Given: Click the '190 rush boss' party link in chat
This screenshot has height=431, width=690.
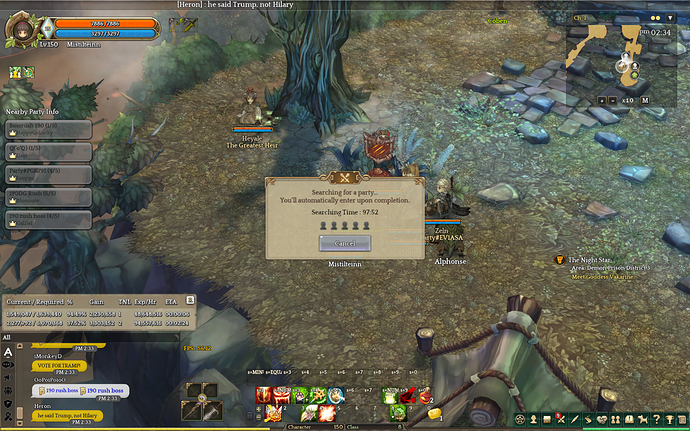Looking at the screenshot, I should pyautogui.click(x=48, y=390).
